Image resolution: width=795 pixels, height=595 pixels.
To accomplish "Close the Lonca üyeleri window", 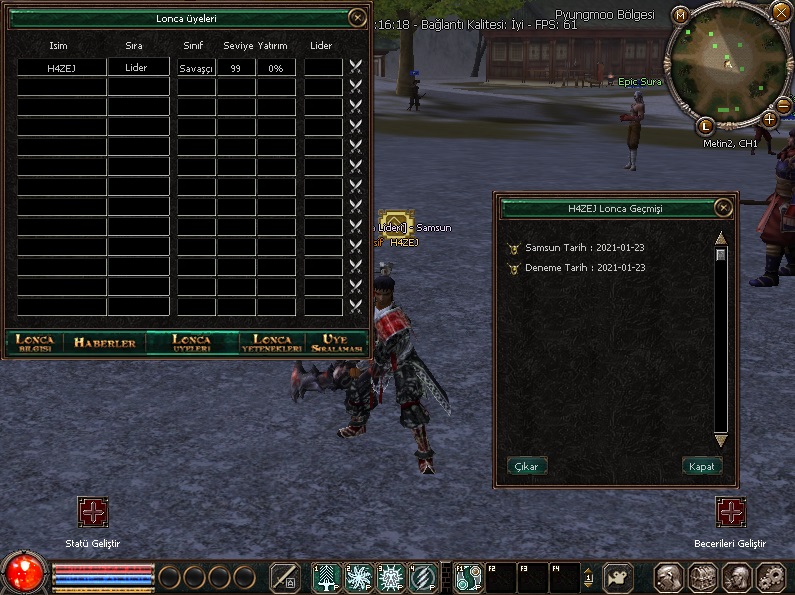I will coord(356,17).
